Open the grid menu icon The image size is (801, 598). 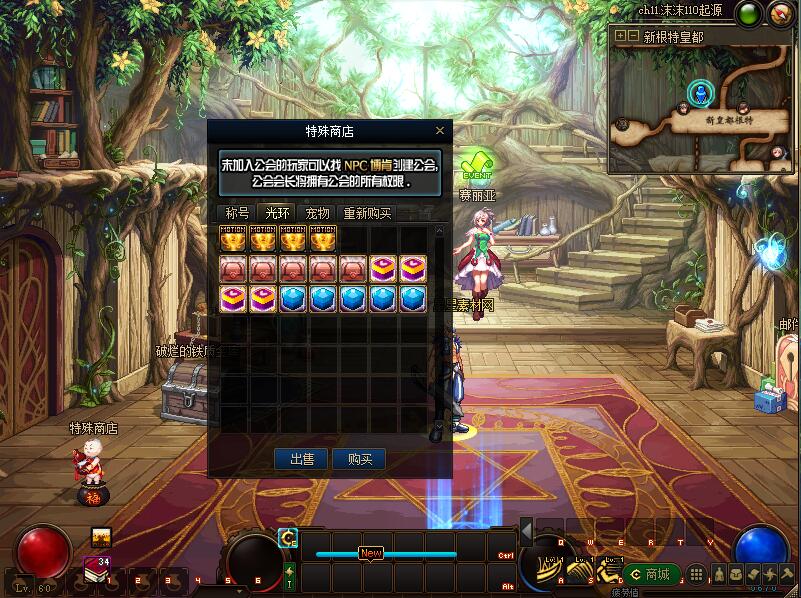(x=697, y=574)
